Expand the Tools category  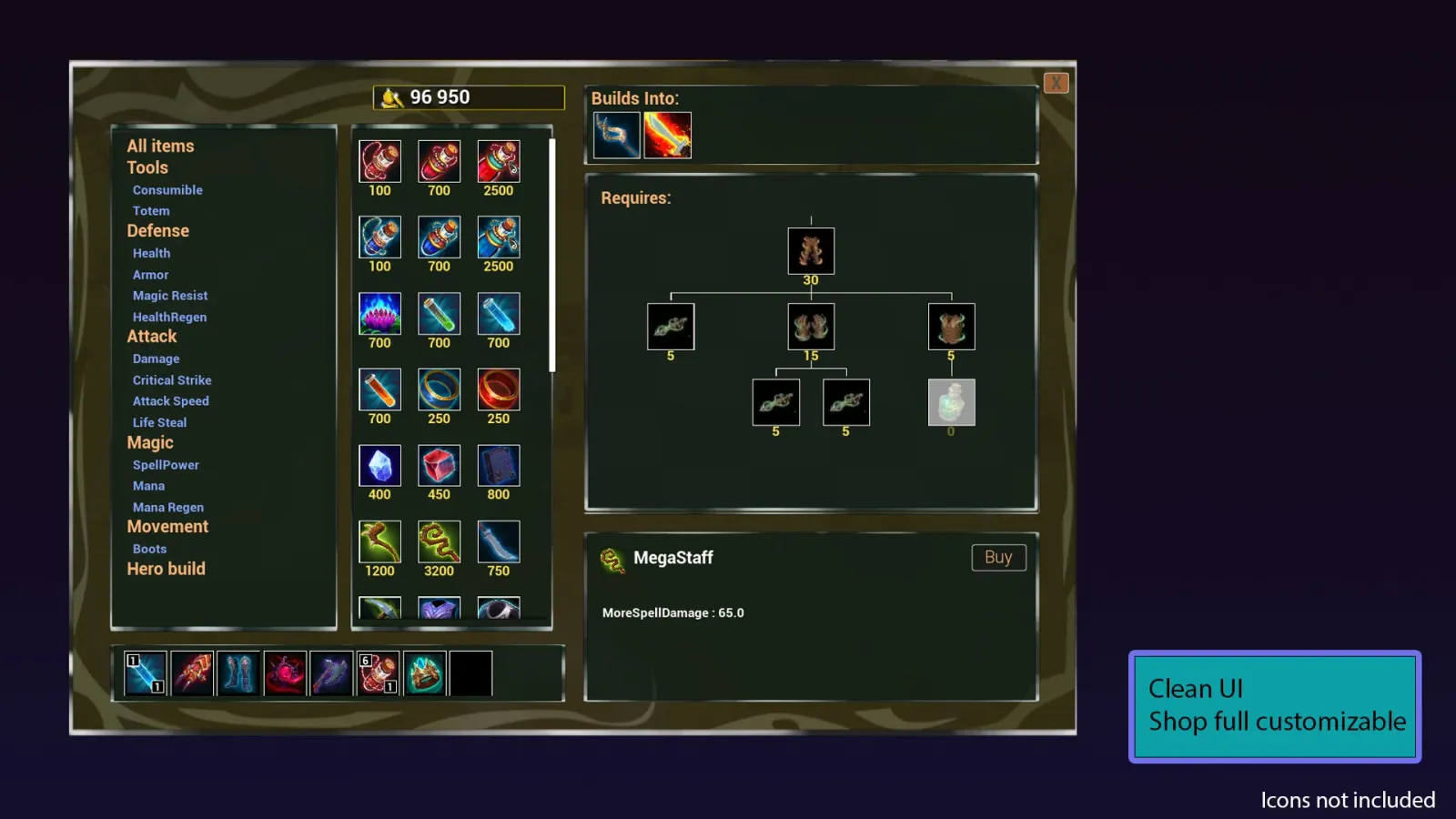[x=147, y=167]
